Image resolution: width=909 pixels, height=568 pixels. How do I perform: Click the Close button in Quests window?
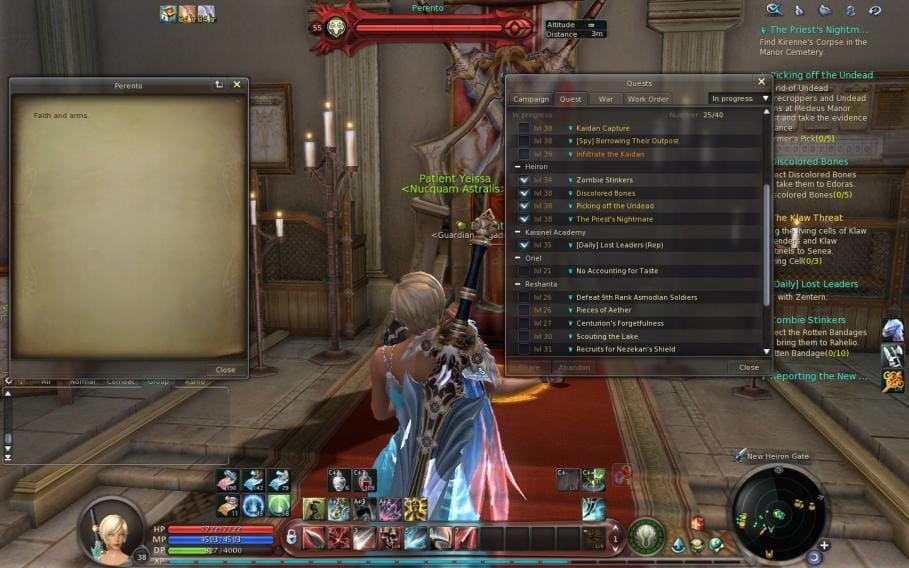(x=748, y=367)
